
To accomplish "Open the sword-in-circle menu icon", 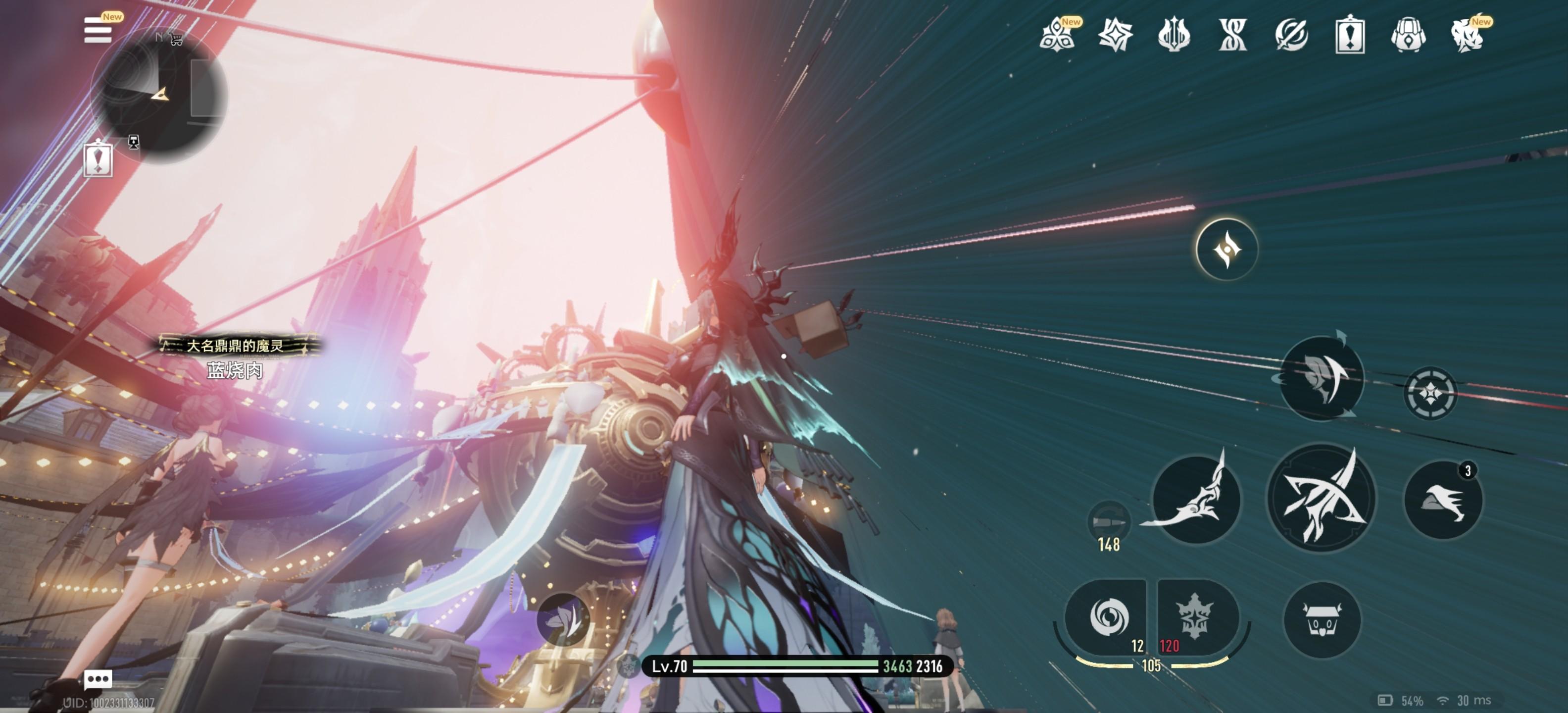I will coord(1291,35).
